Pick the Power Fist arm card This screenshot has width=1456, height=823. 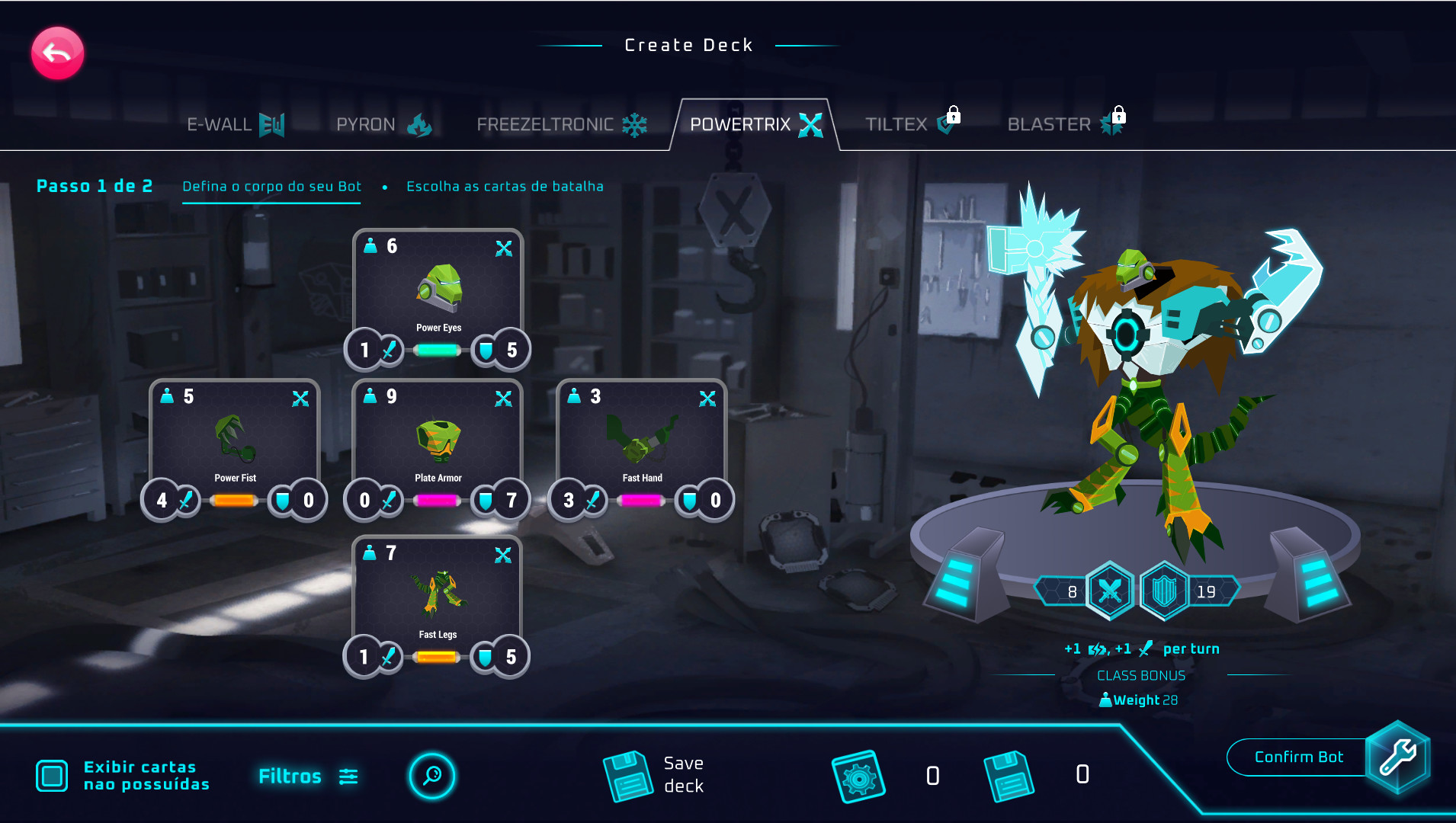tap(235, 440)
